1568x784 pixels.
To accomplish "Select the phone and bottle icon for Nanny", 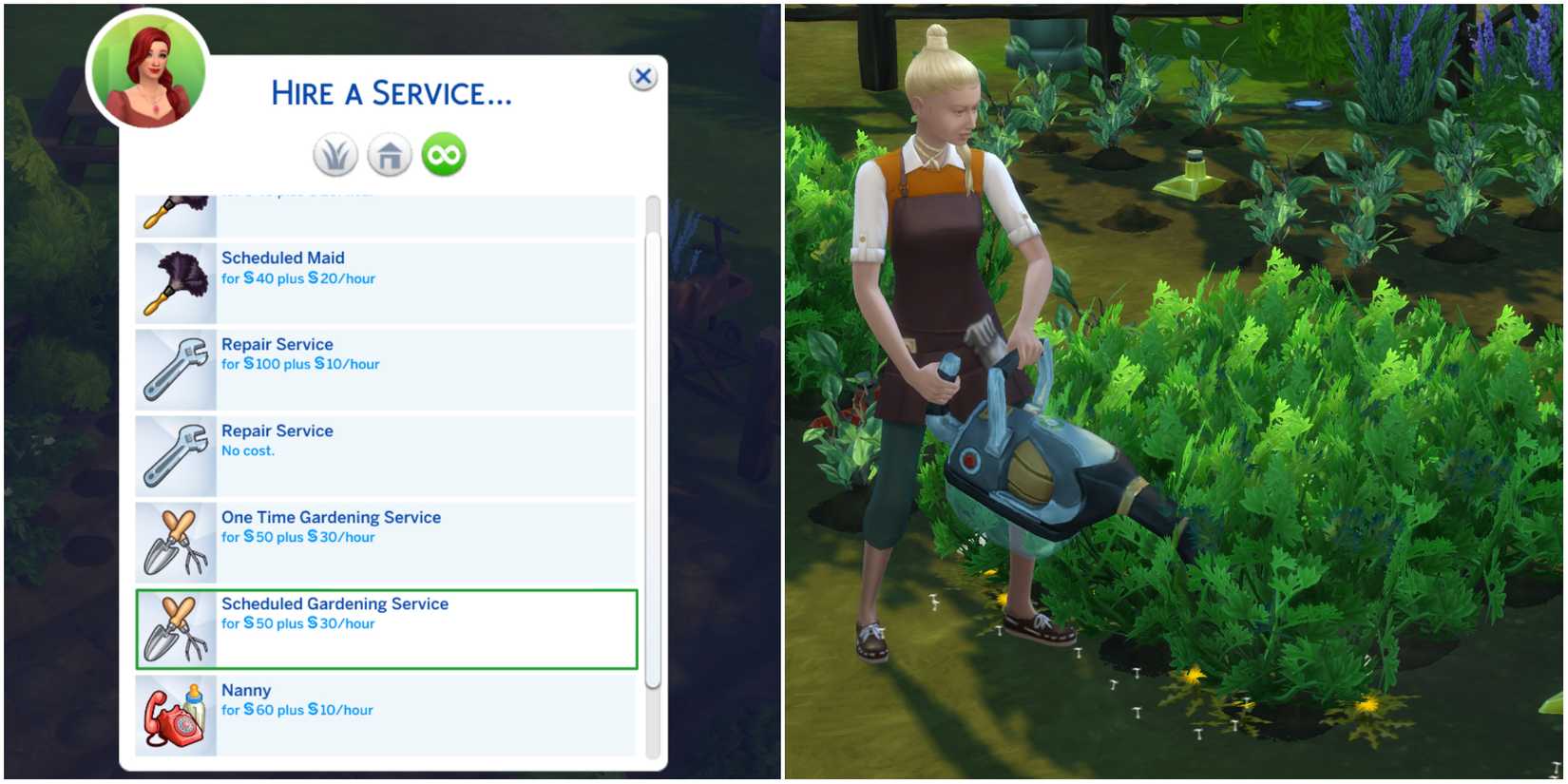I will 176,715.
